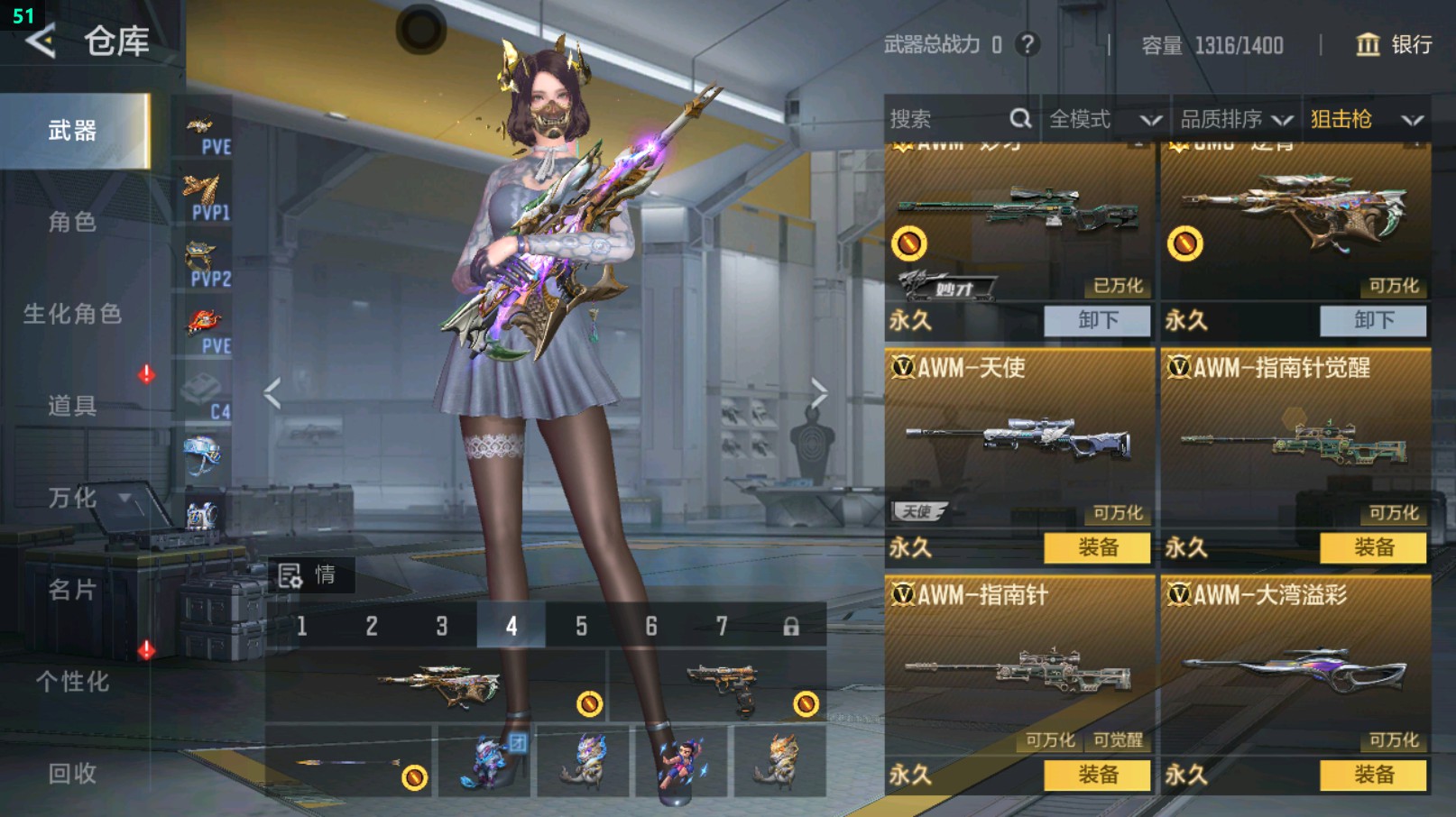Rotate character view with right arrow

(x=818, y=393)
